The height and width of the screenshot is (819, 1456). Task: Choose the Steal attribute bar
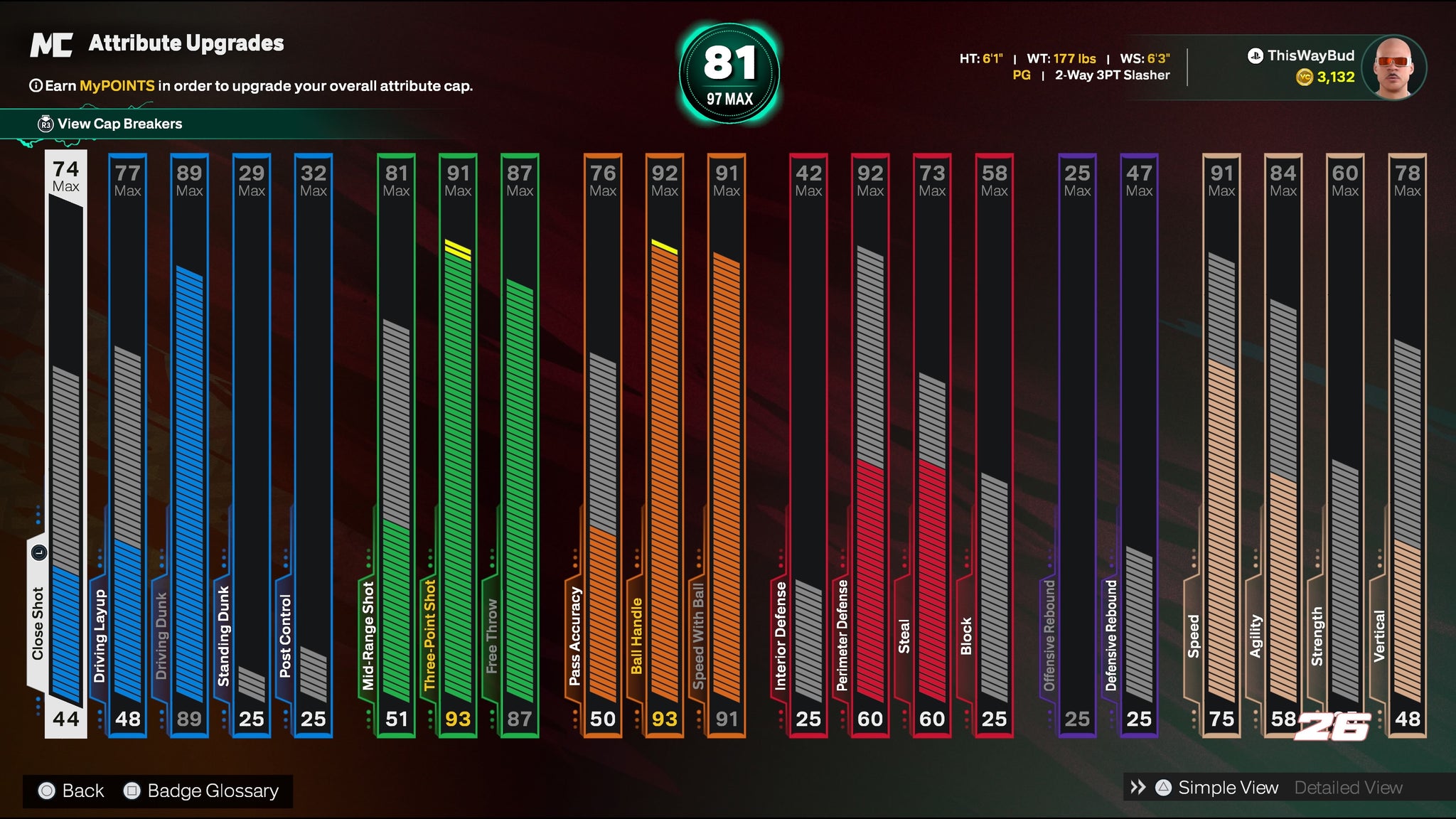tap(932, 444)
